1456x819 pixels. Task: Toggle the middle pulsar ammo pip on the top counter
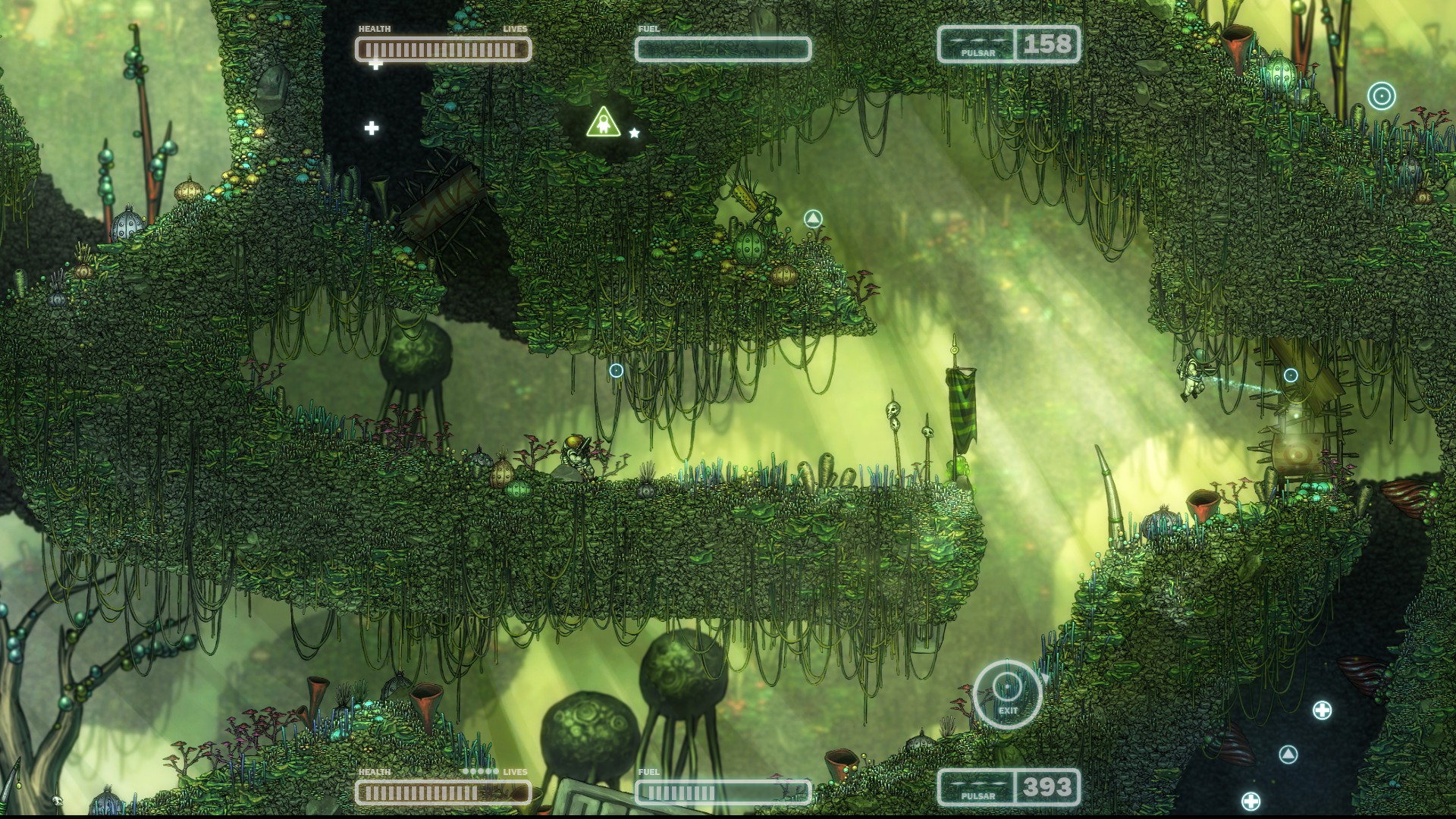coord(979,40)
